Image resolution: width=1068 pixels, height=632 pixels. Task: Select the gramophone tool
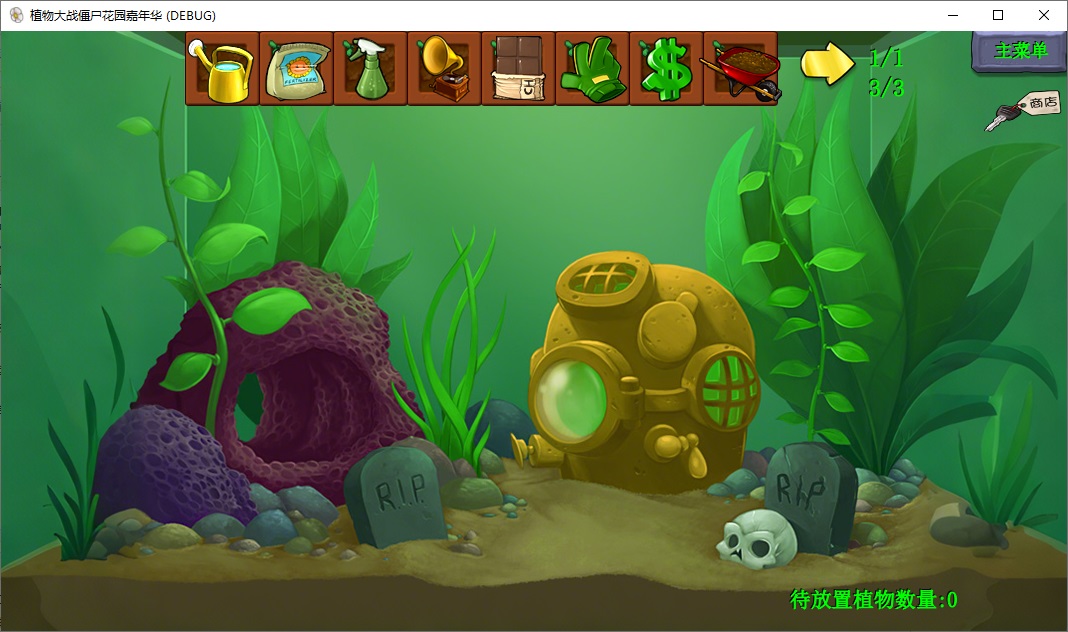[444, 68]
